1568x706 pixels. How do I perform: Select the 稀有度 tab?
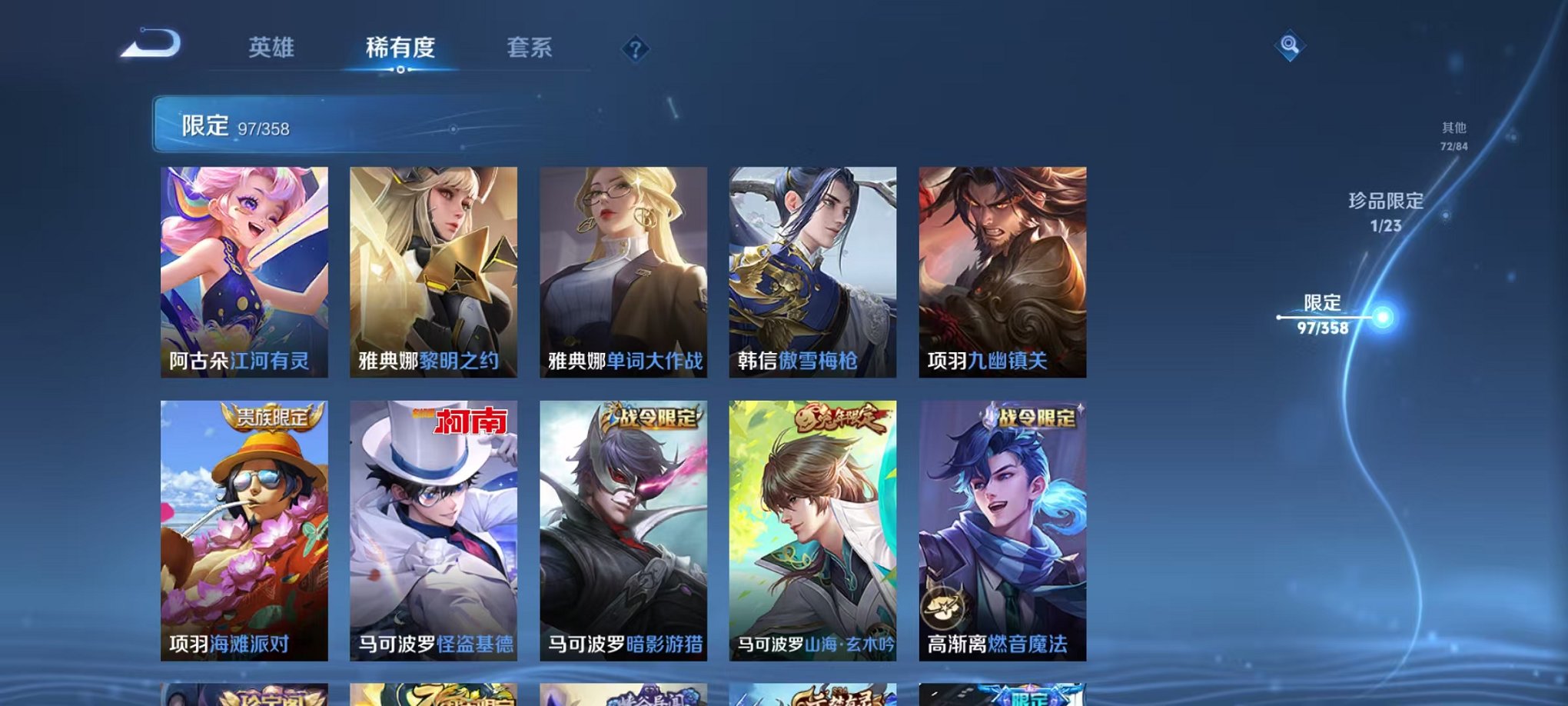click(400, 48)
